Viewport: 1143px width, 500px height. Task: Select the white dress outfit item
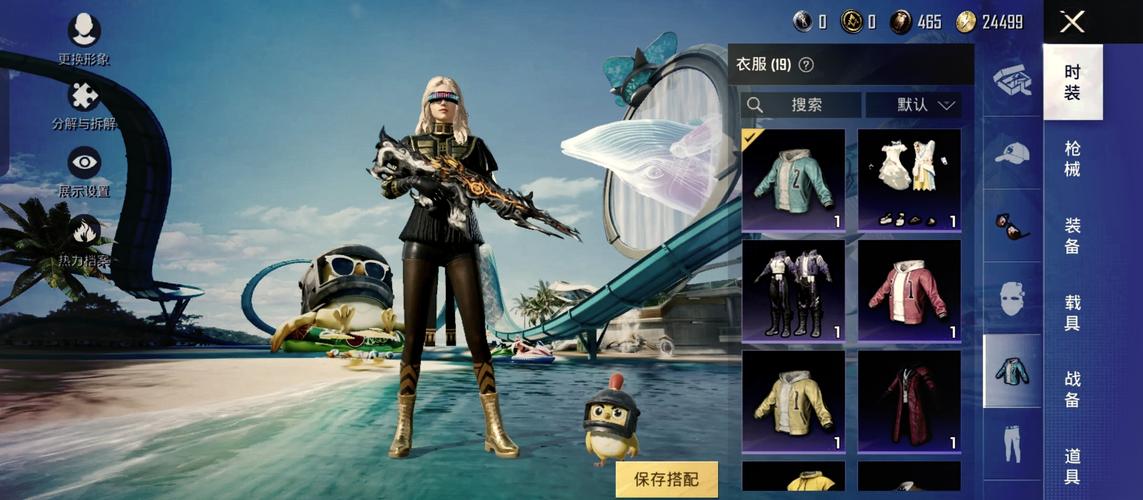point(909,180)
